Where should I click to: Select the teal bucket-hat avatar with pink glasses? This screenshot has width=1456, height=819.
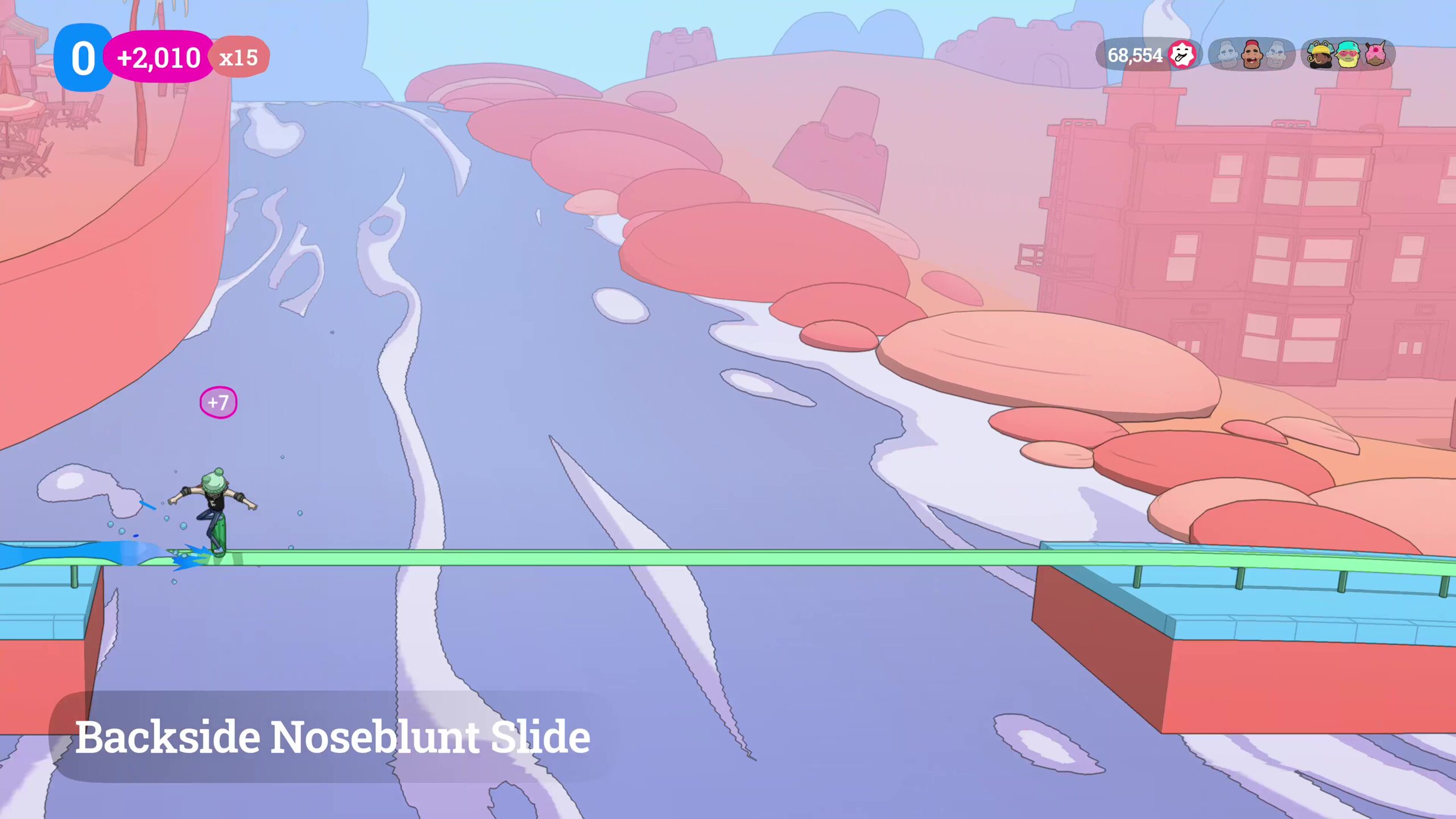coord(1347,55)
